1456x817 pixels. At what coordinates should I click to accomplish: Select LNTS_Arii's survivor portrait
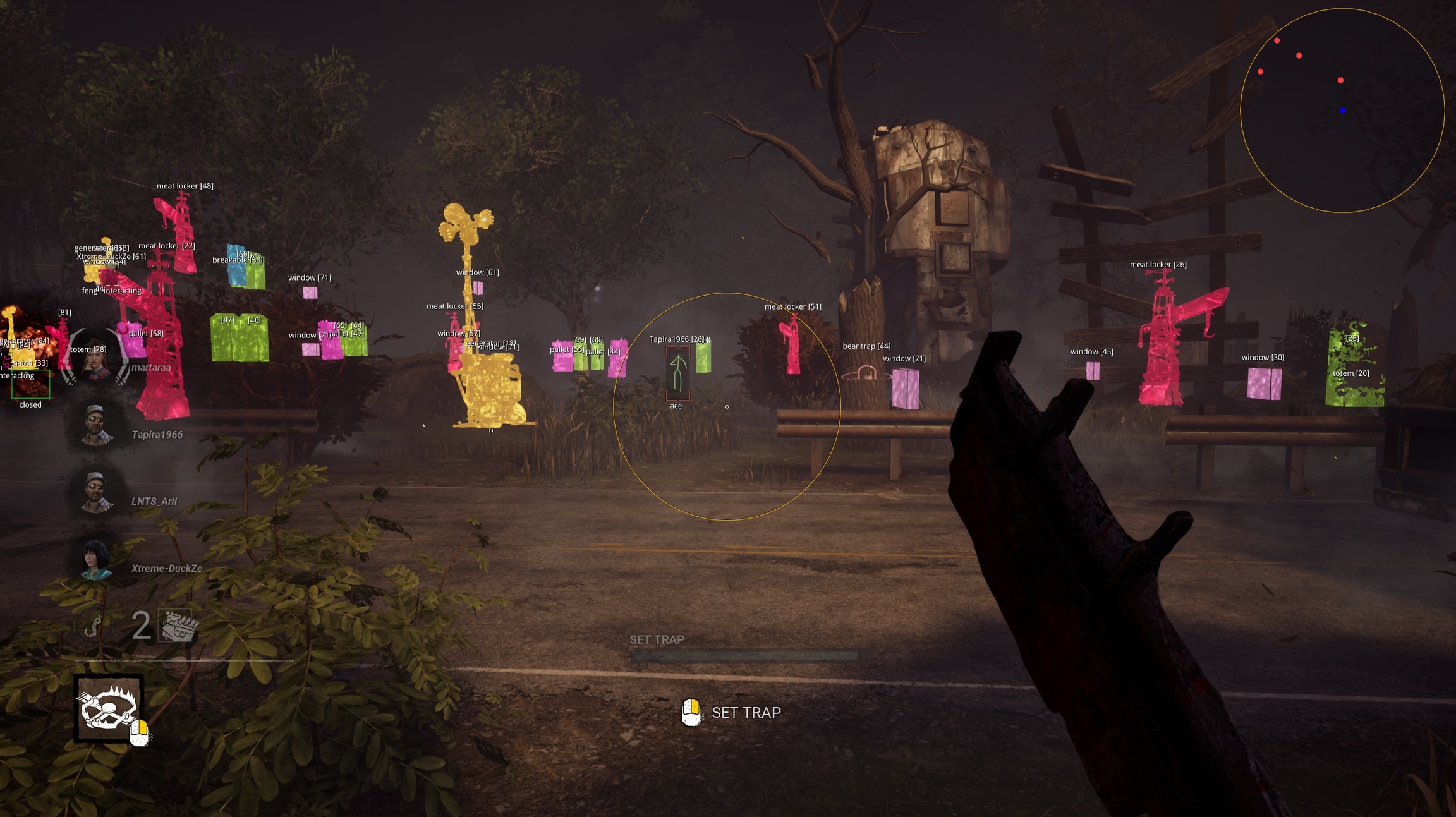coord(96,491)
